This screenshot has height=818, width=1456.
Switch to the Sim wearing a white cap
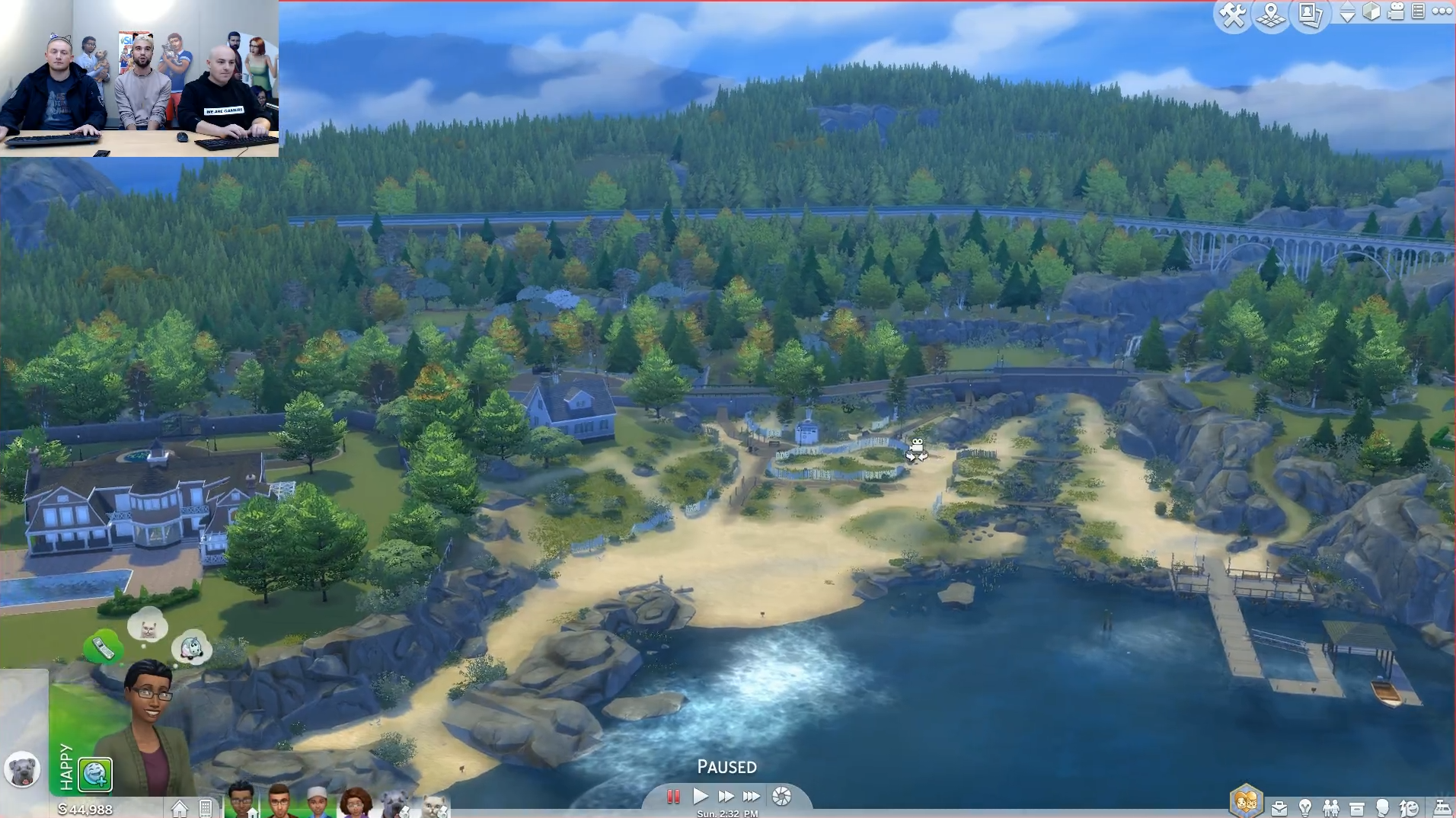(318, 803)
